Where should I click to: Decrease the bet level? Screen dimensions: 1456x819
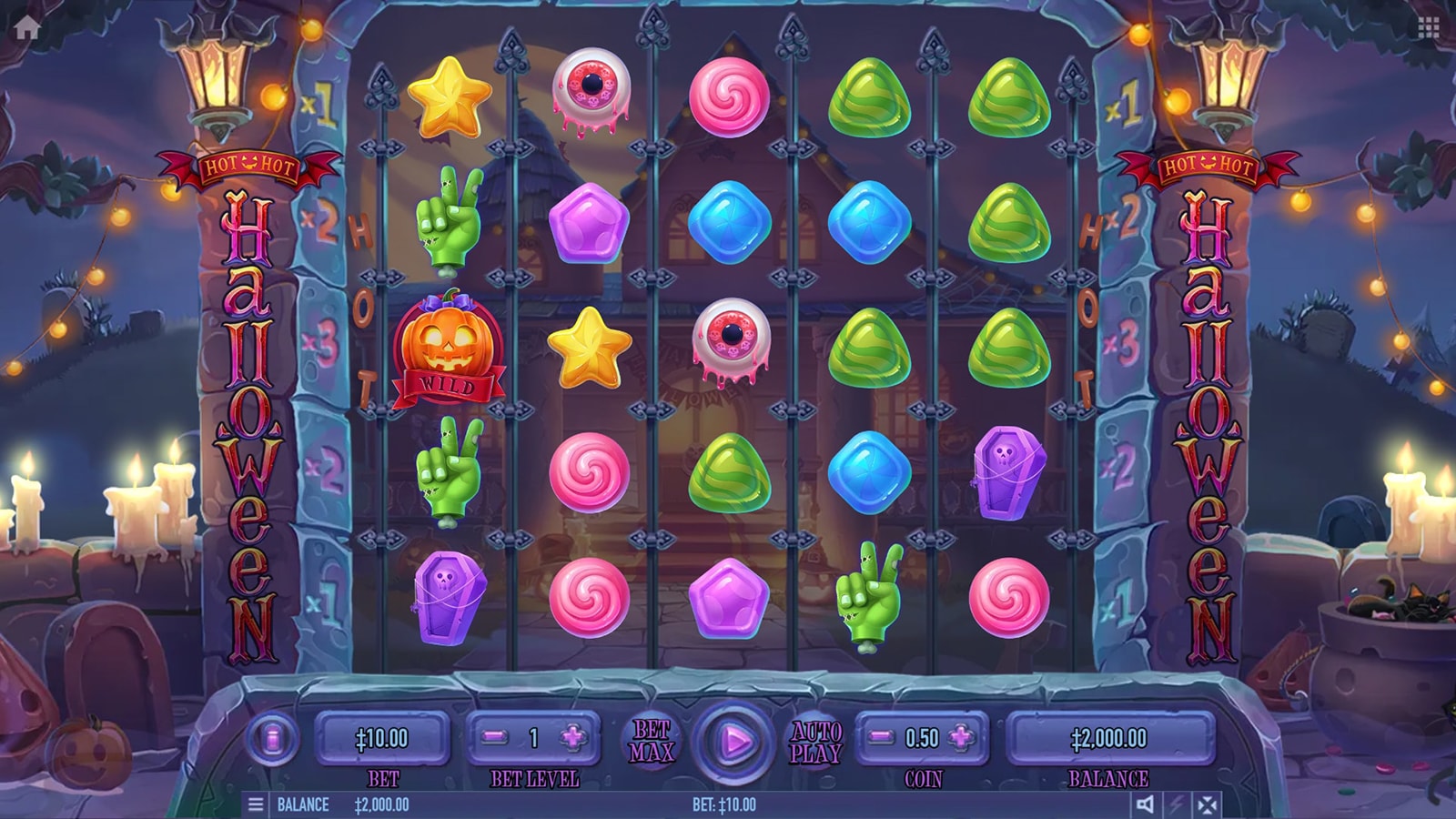(x=494, y=737)
